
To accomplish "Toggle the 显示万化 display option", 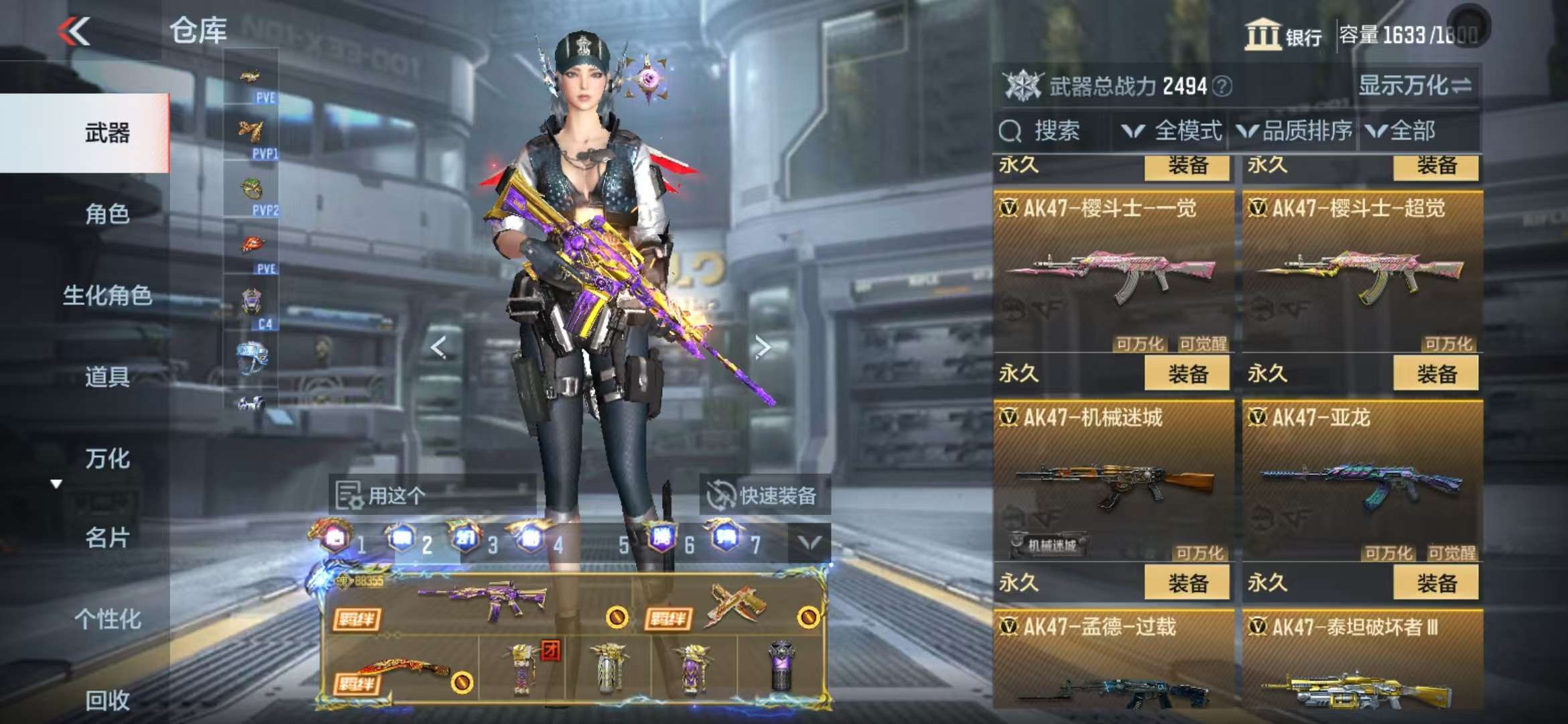I will click(x=1415, y=86).
